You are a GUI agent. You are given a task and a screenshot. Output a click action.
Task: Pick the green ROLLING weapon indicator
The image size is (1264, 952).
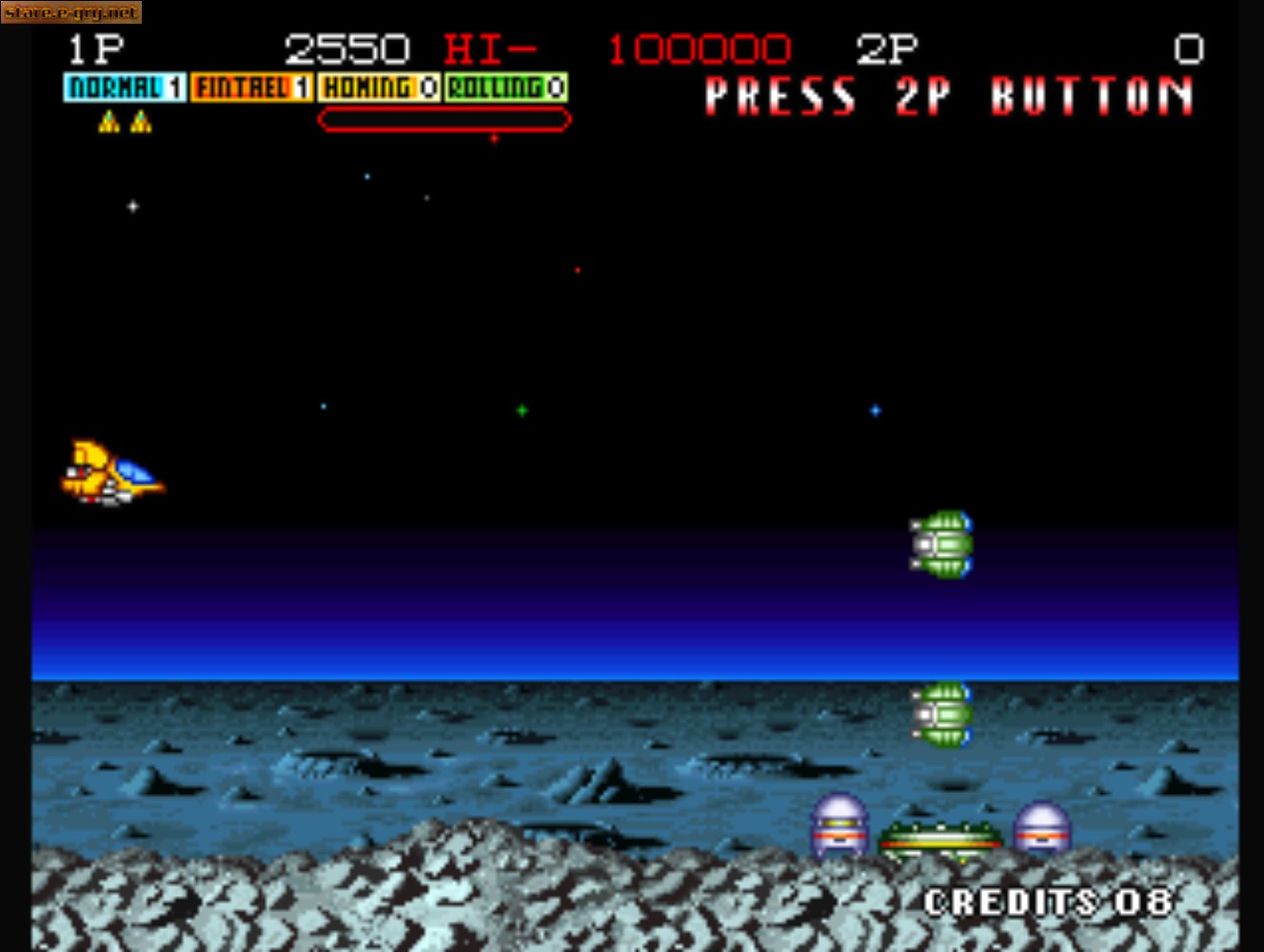click(506, 88)
